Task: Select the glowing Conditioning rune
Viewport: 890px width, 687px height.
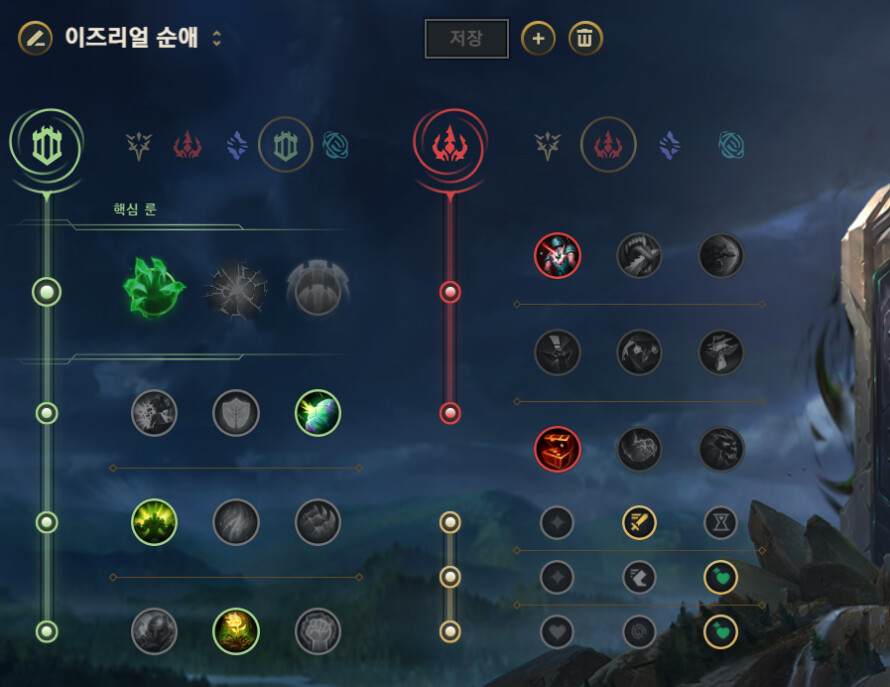Action: click(x=154, y=522)
